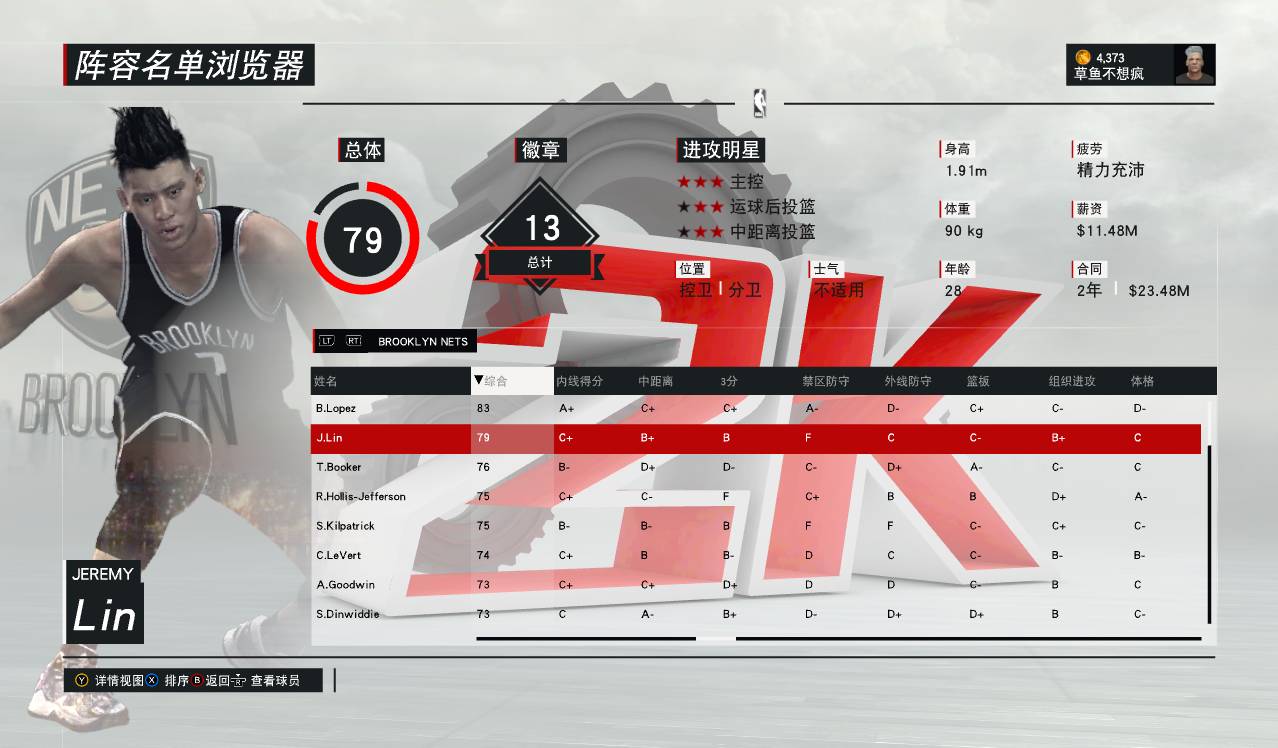The width and height of the screenshot is (1278, 748).
Task: Pick the R.Hollis-Jefferson row
Action: click(x=360, y=496)
